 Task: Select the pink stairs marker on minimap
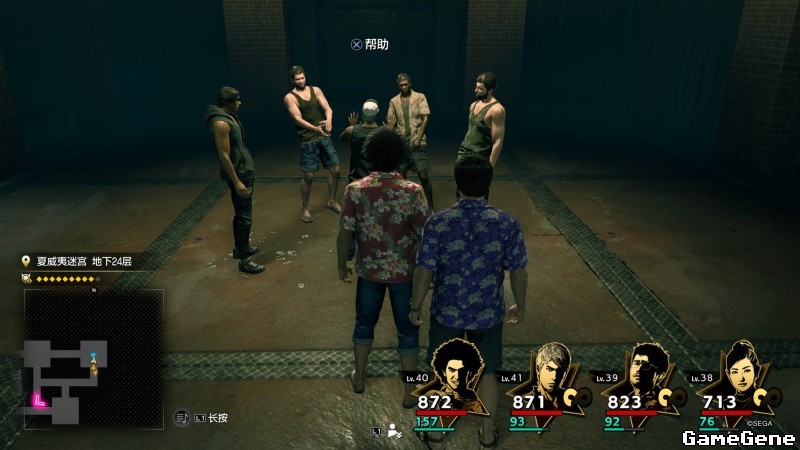[x=39, y=399]
